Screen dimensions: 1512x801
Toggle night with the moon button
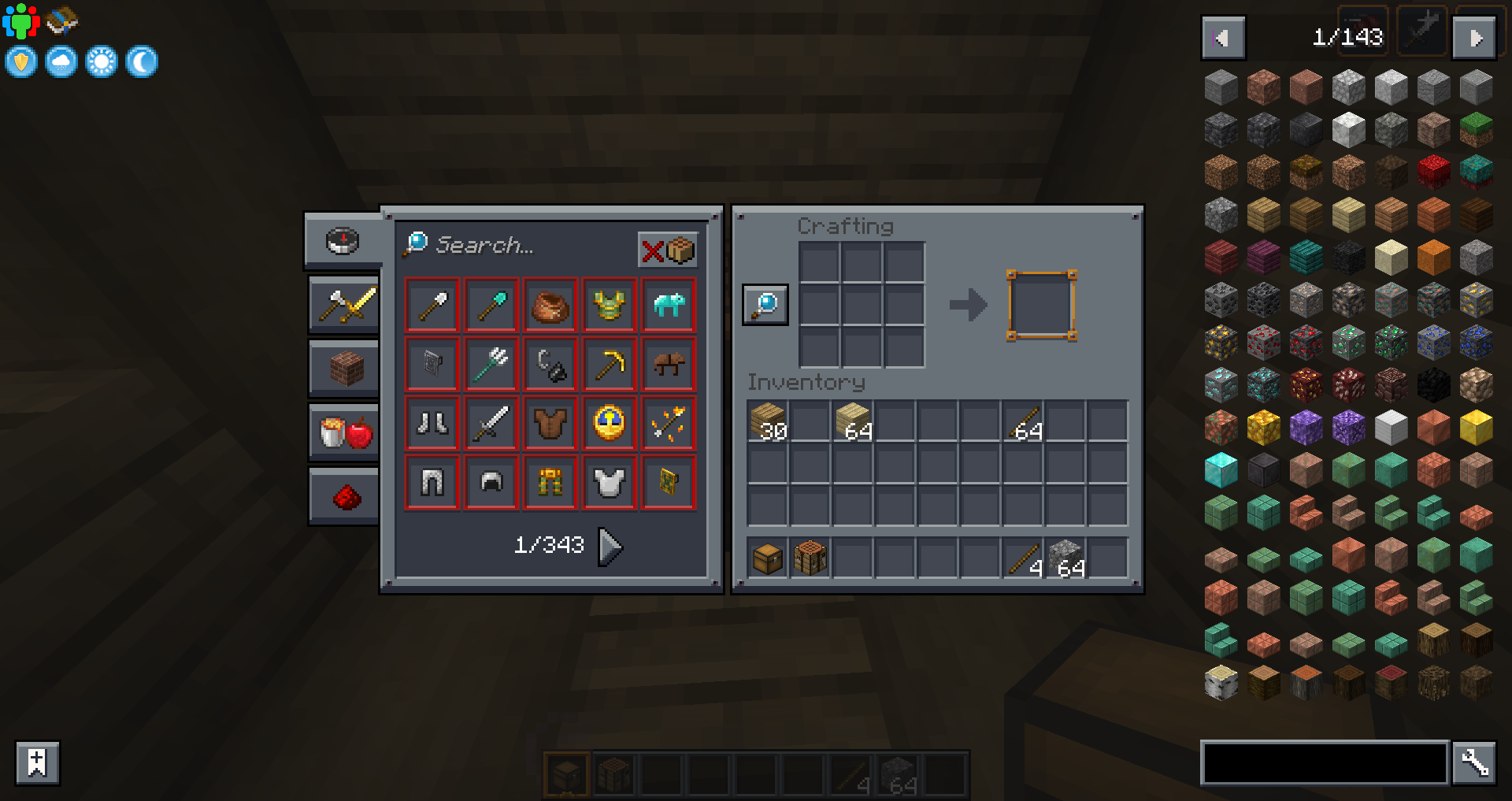tap(140, 61)
